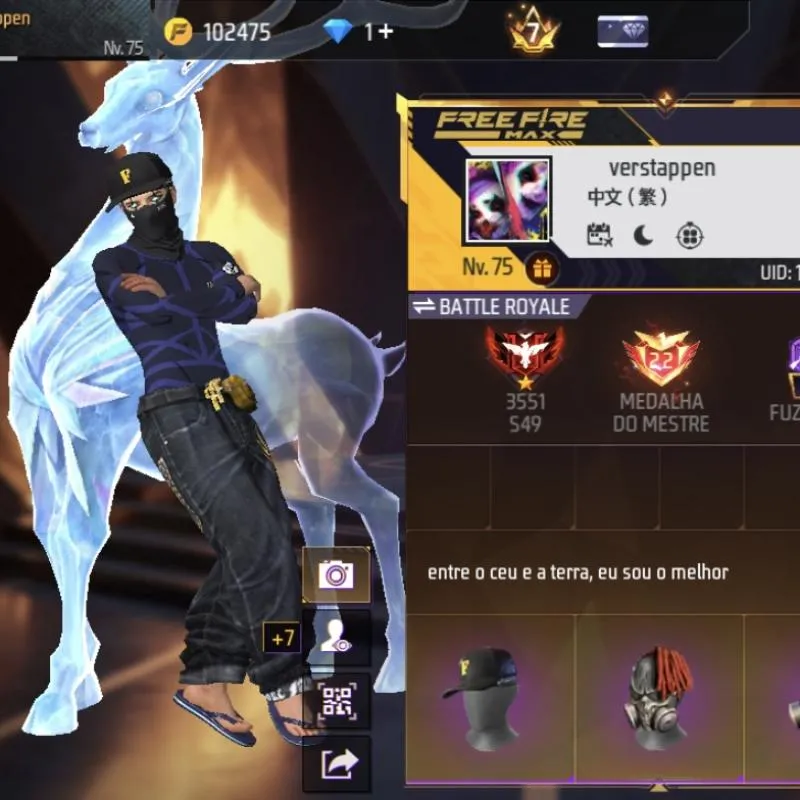
Task: Tap the share arrow button
Action: [x=336, y=765]
